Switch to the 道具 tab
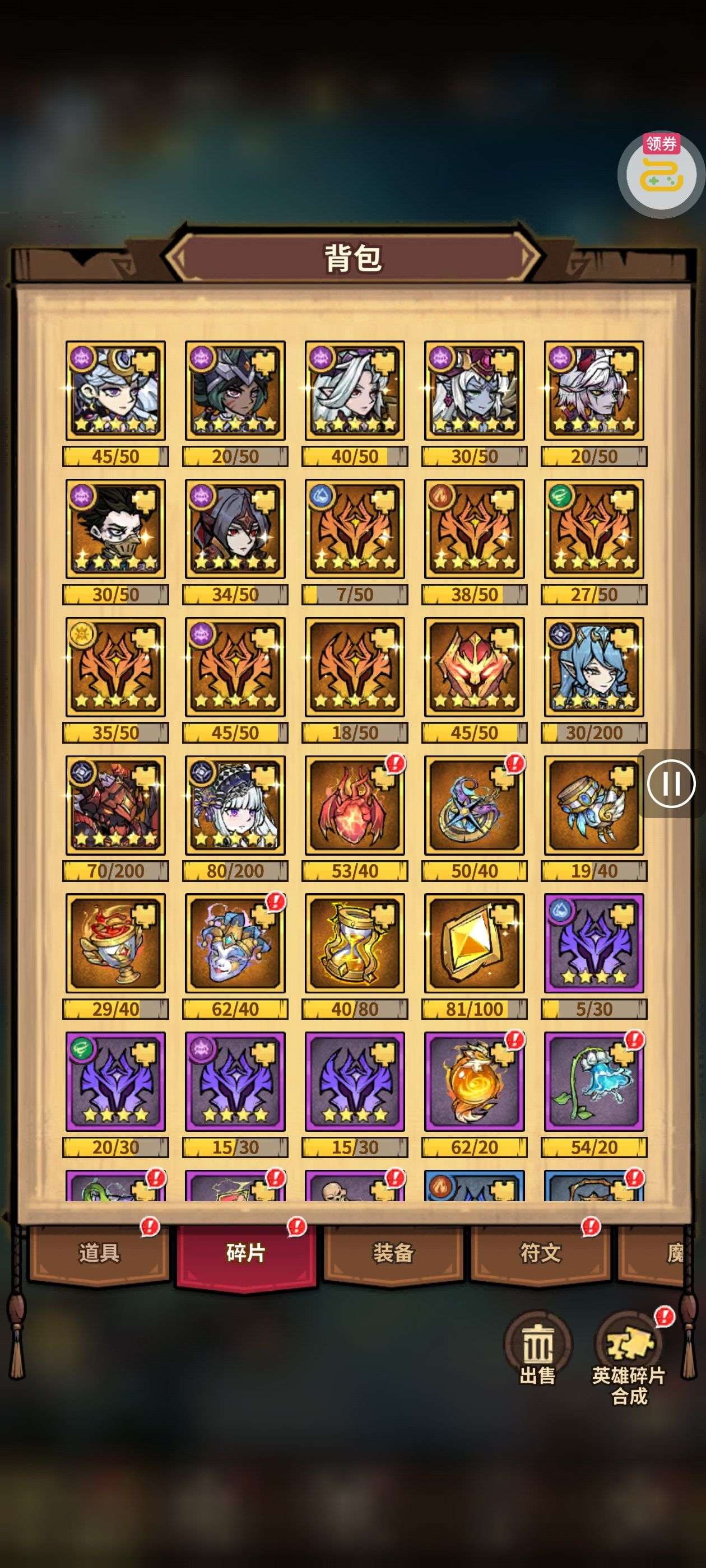Screen dimensions: 706x1568 click(99, 1253)
